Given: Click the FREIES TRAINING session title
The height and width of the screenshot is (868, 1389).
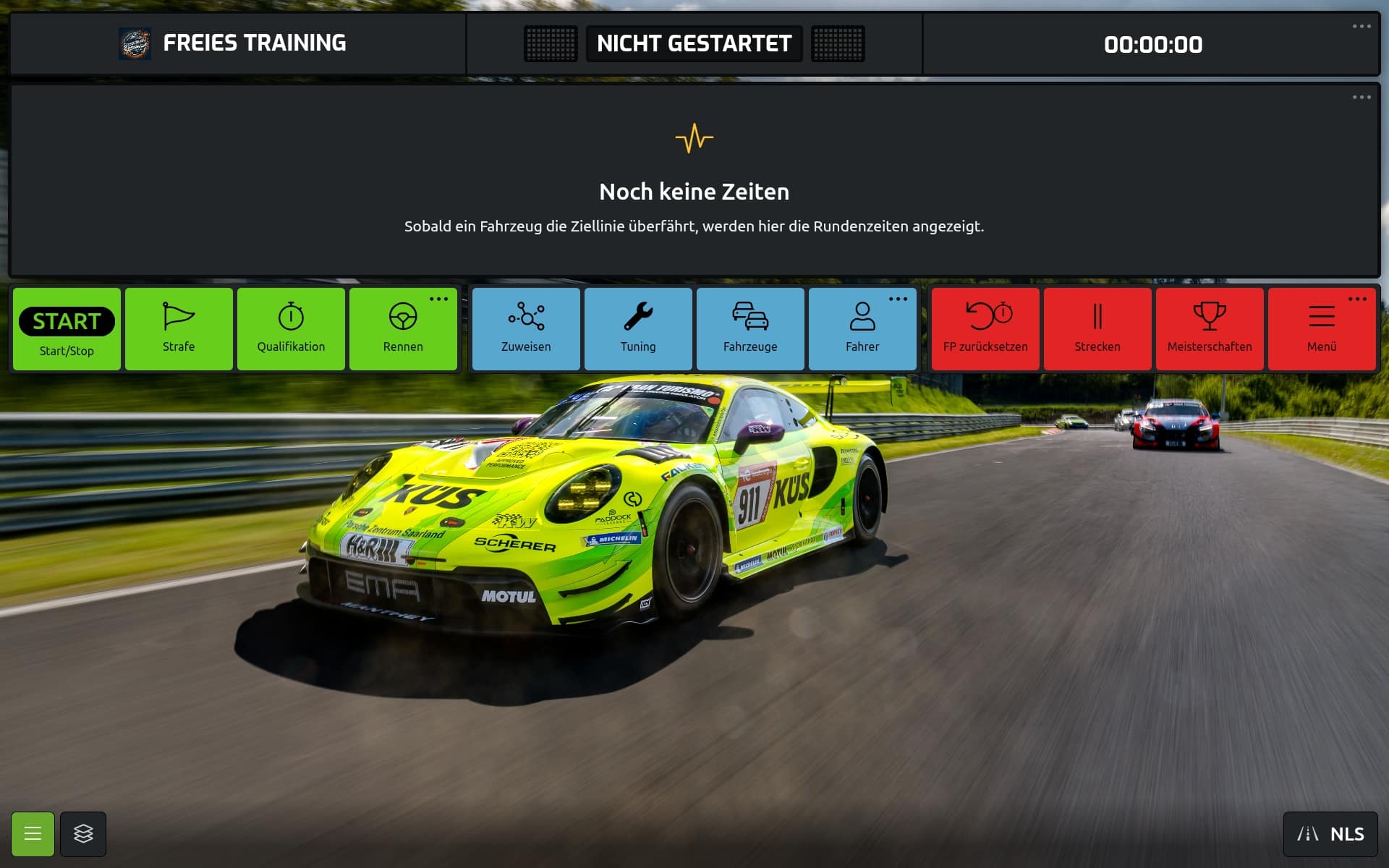Looking at the screenshot, I should [x=254, y=43].
